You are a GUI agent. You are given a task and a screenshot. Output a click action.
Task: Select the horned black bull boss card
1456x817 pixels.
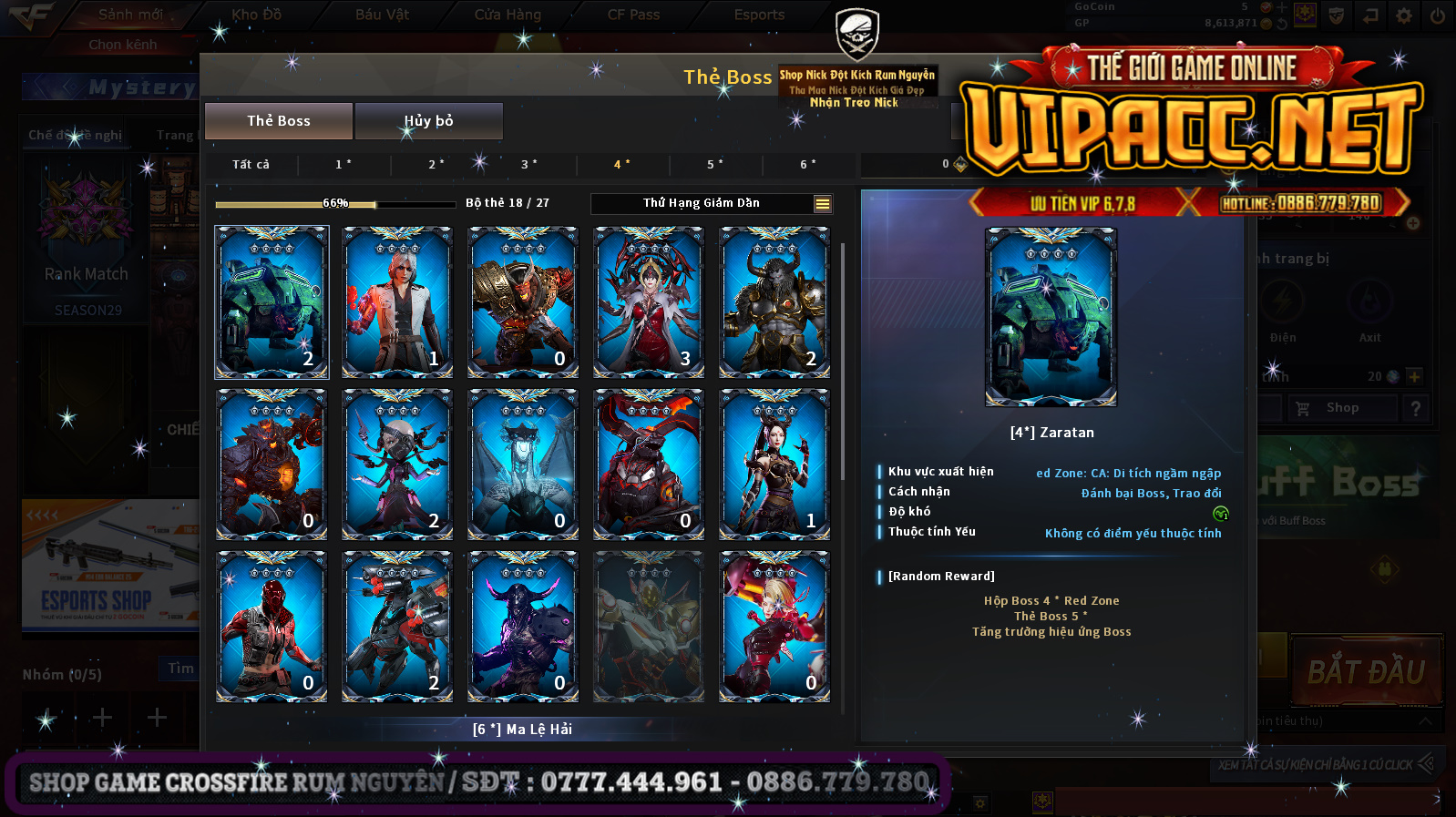[x=774, y=301]
